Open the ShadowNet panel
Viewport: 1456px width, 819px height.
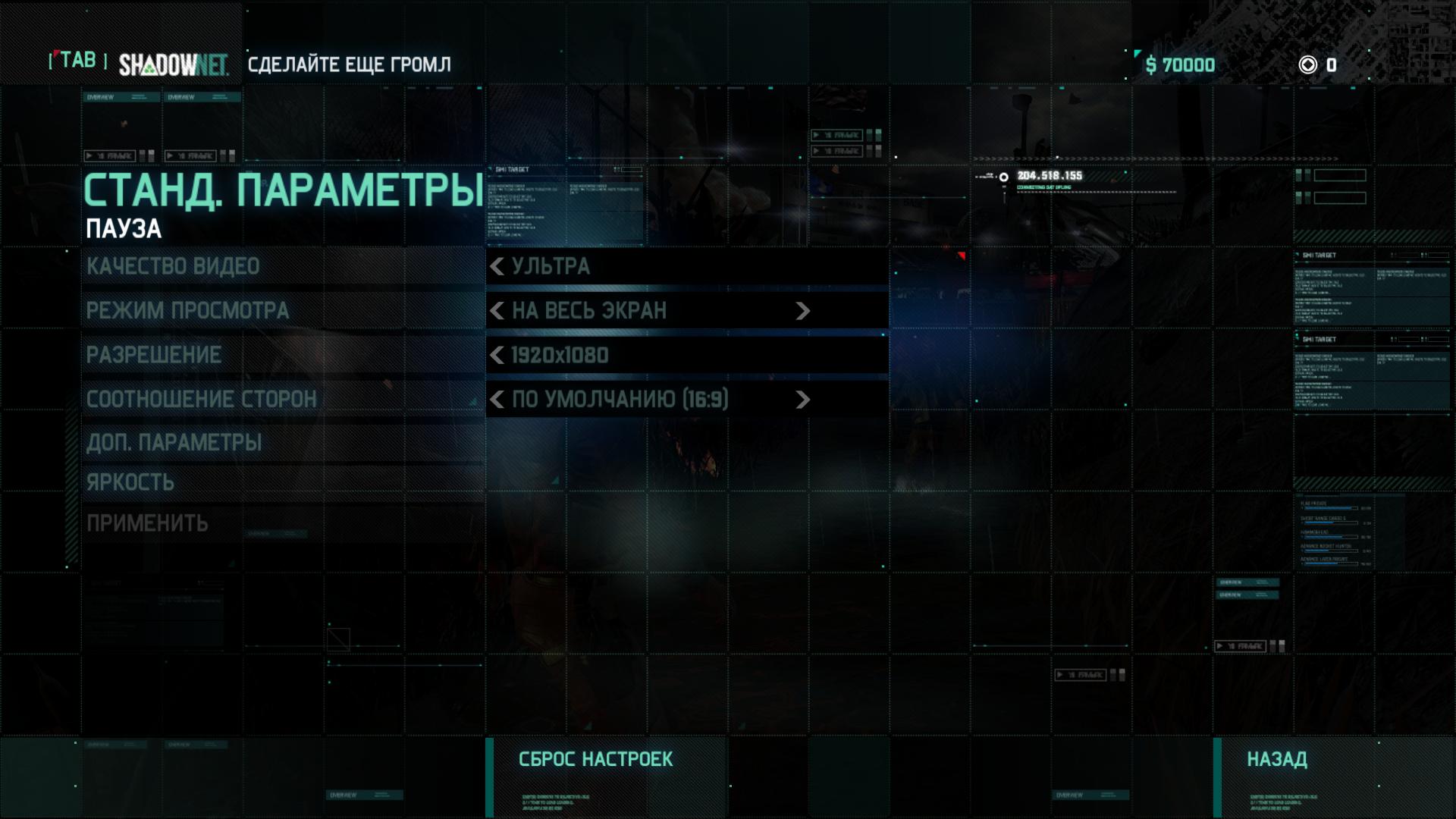click(173, 65)
